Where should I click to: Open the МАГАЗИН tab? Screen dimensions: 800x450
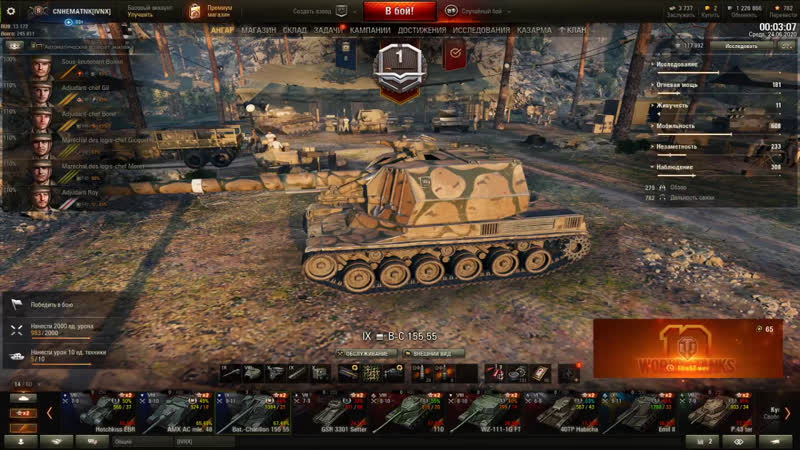click(x=259, y=31)
